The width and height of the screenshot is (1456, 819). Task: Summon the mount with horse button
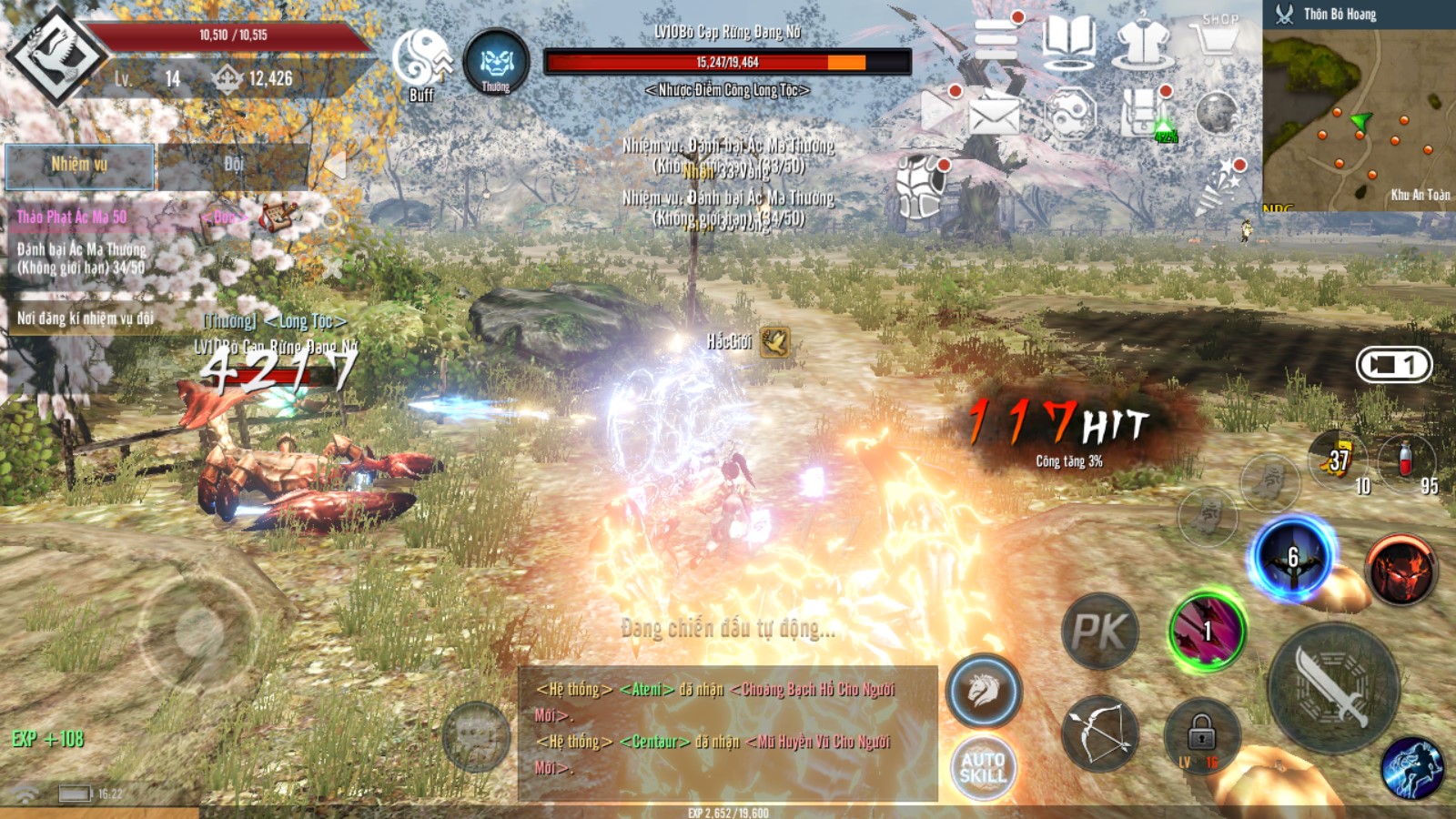tap(984, 691)
